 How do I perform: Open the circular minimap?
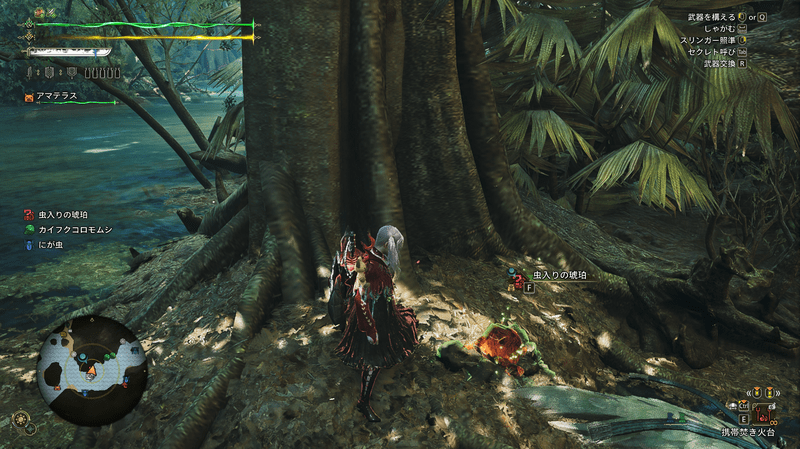[x=92, y=370]
